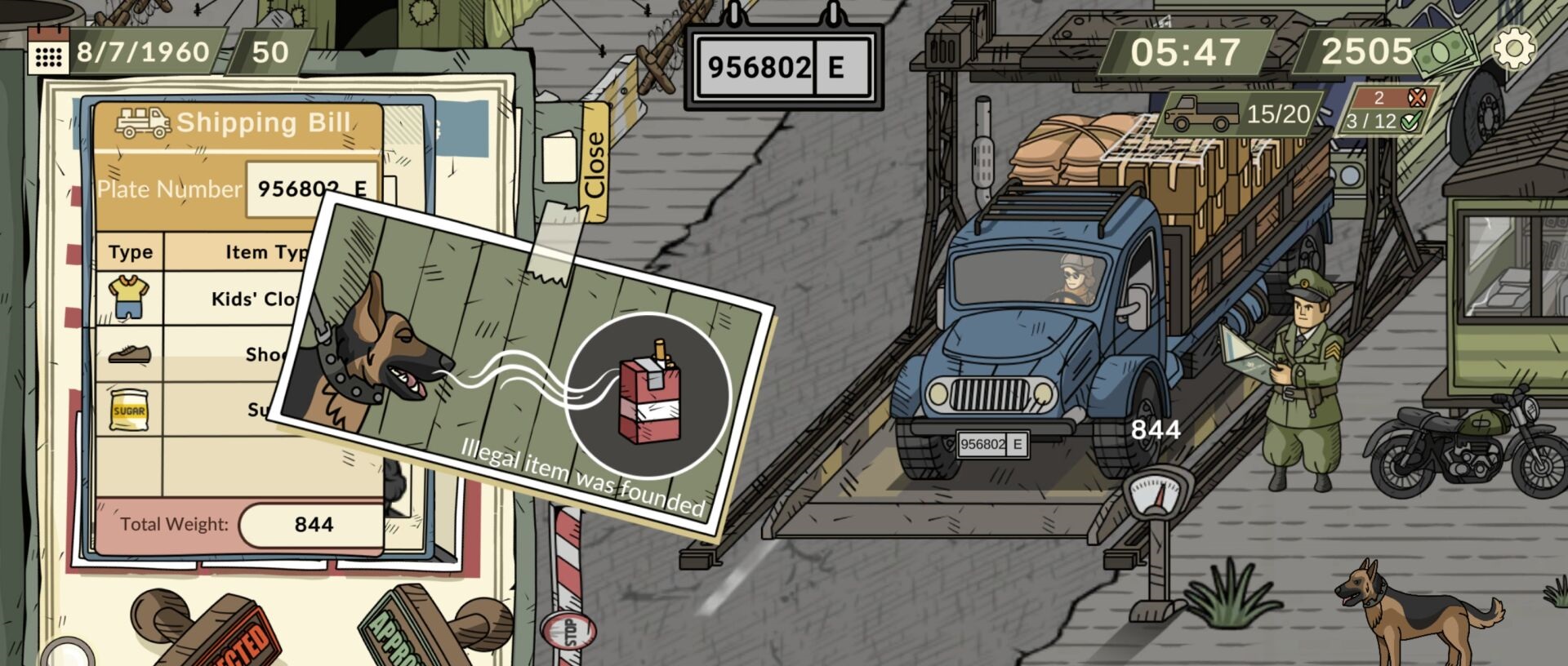Close the shipping bill clipboard
The image size is (1568, 666).
tap(595, 163)
